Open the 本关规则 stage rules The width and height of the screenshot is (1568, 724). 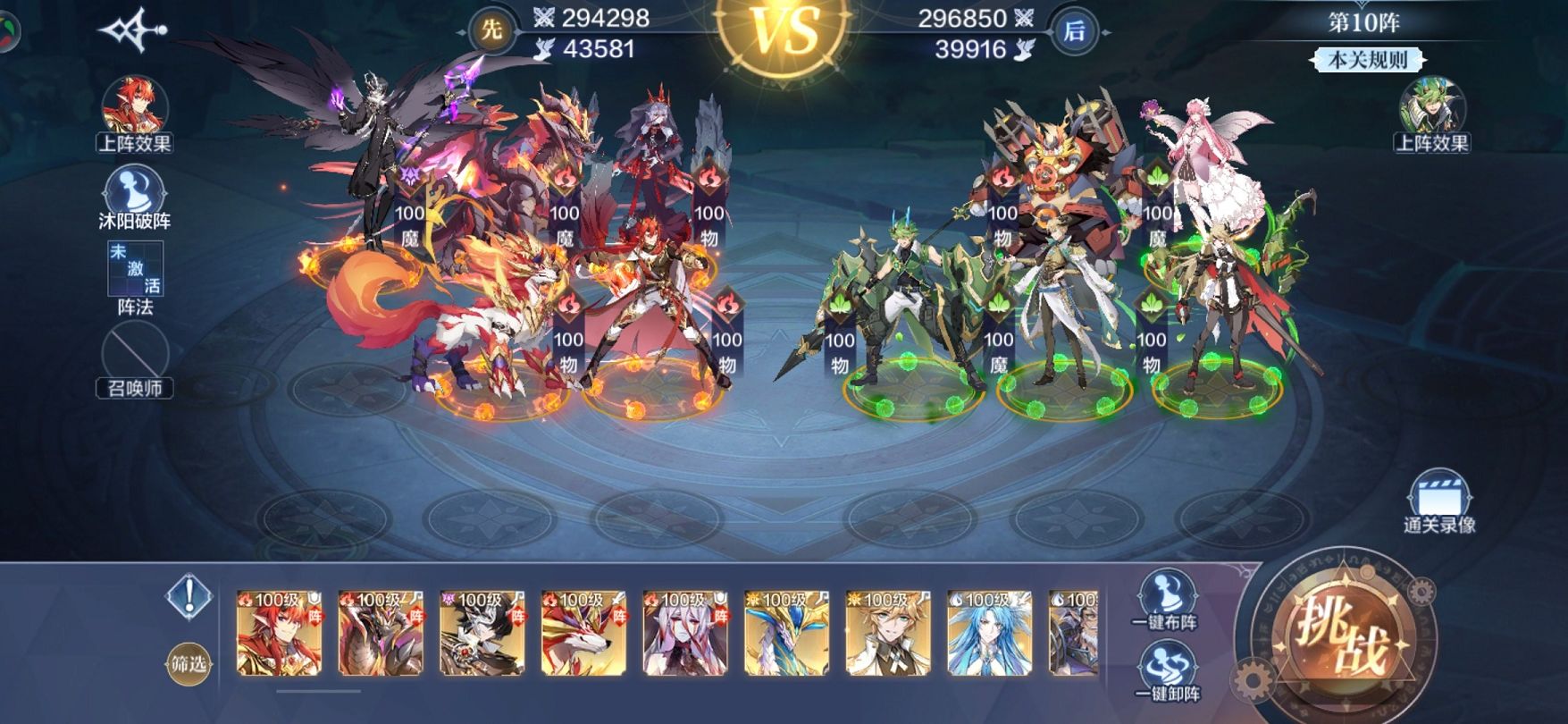1367,60
